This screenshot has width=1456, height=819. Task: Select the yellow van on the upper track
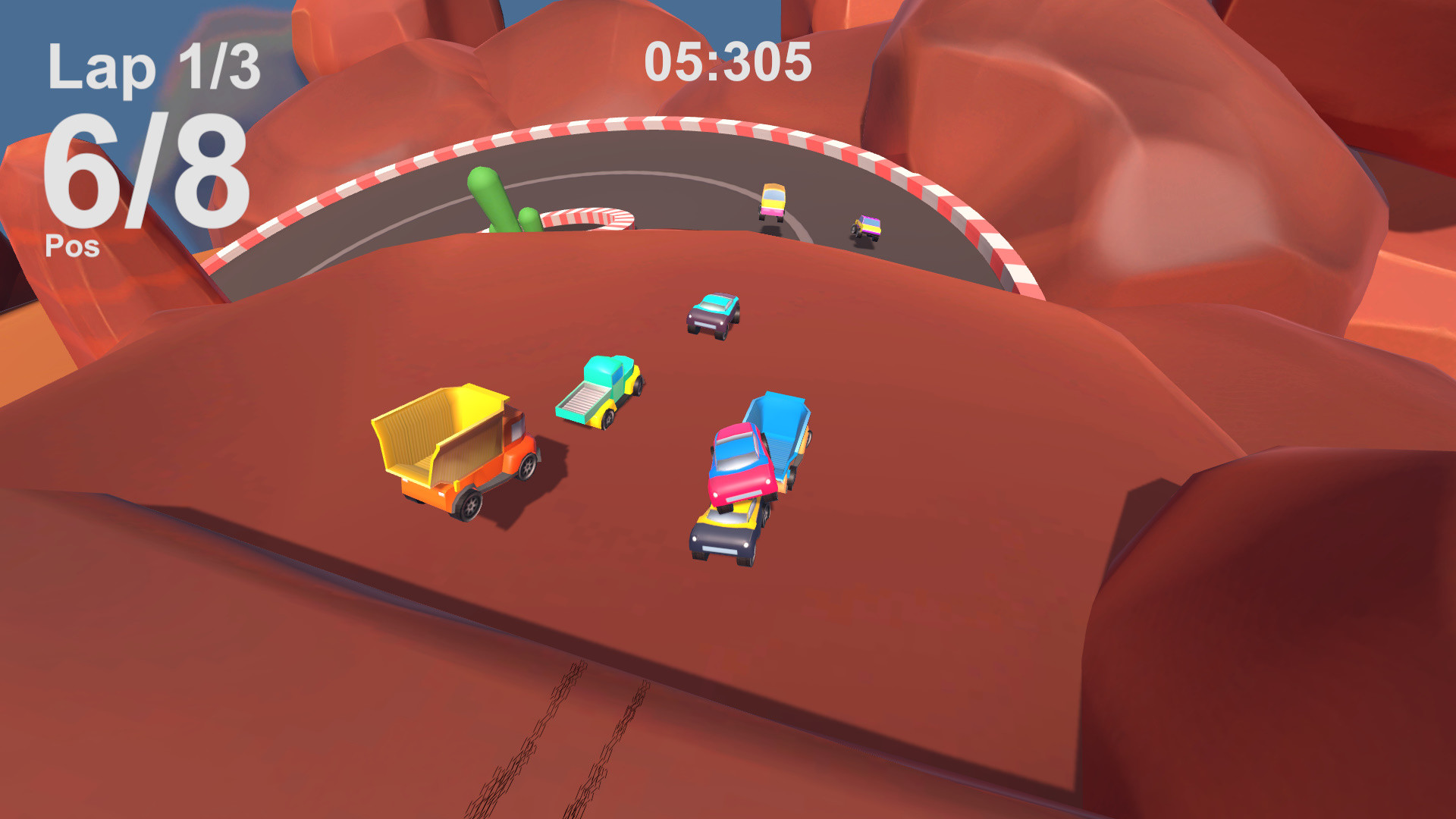[773, 201]
